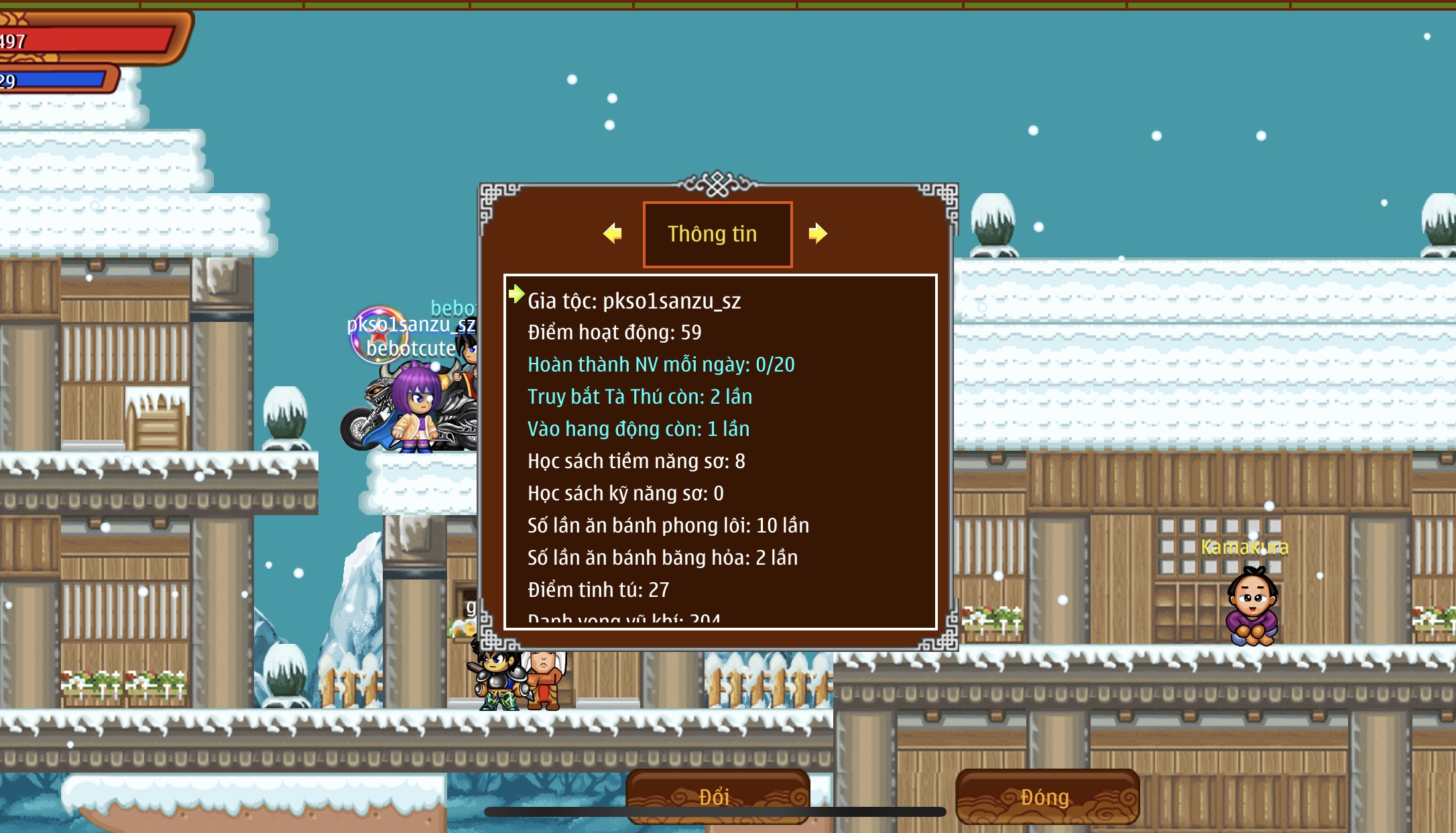Select the Gia tộc: pkso1sanzu_sz row

tap(634, 301)
